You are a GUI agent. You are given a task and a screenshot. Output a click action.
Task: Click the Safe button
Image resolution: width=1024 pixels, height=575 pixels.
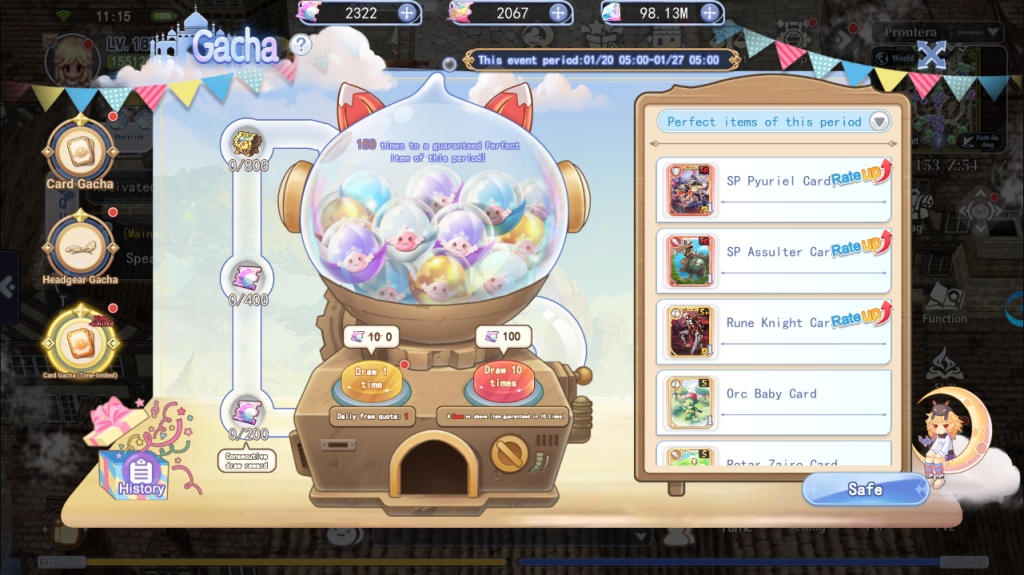point(864,489)
